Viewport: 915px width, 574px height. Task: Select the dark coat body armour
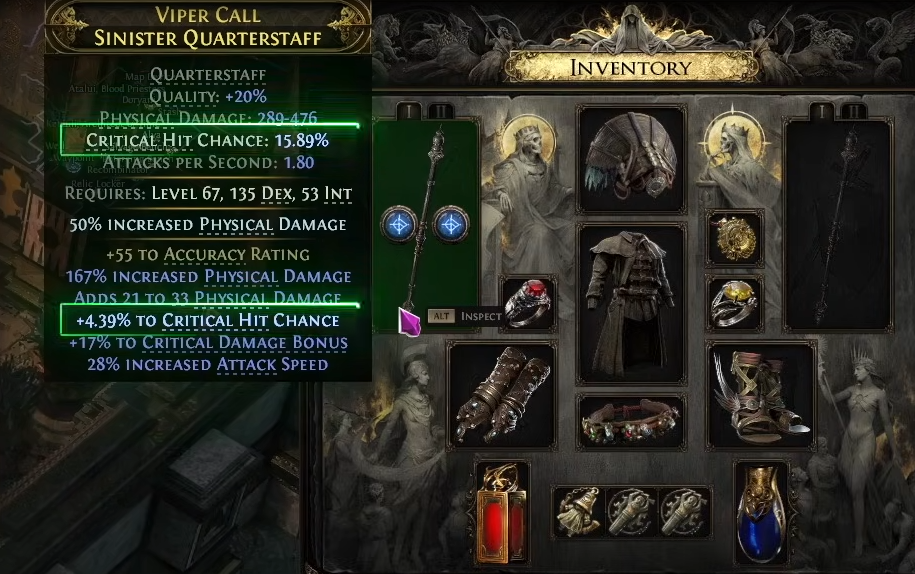(x=631, y=301)
